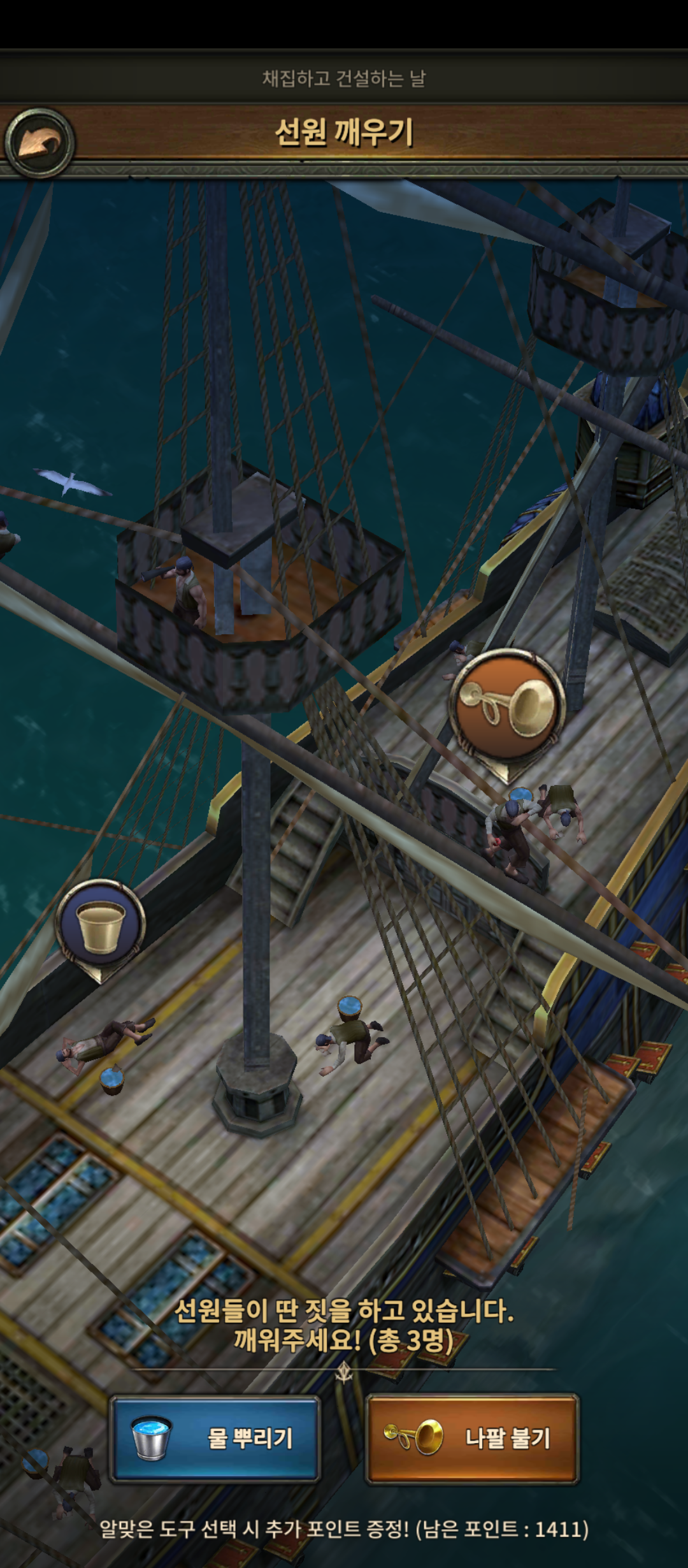
Task: Go back with the arrow button
Action: (39, 142)
